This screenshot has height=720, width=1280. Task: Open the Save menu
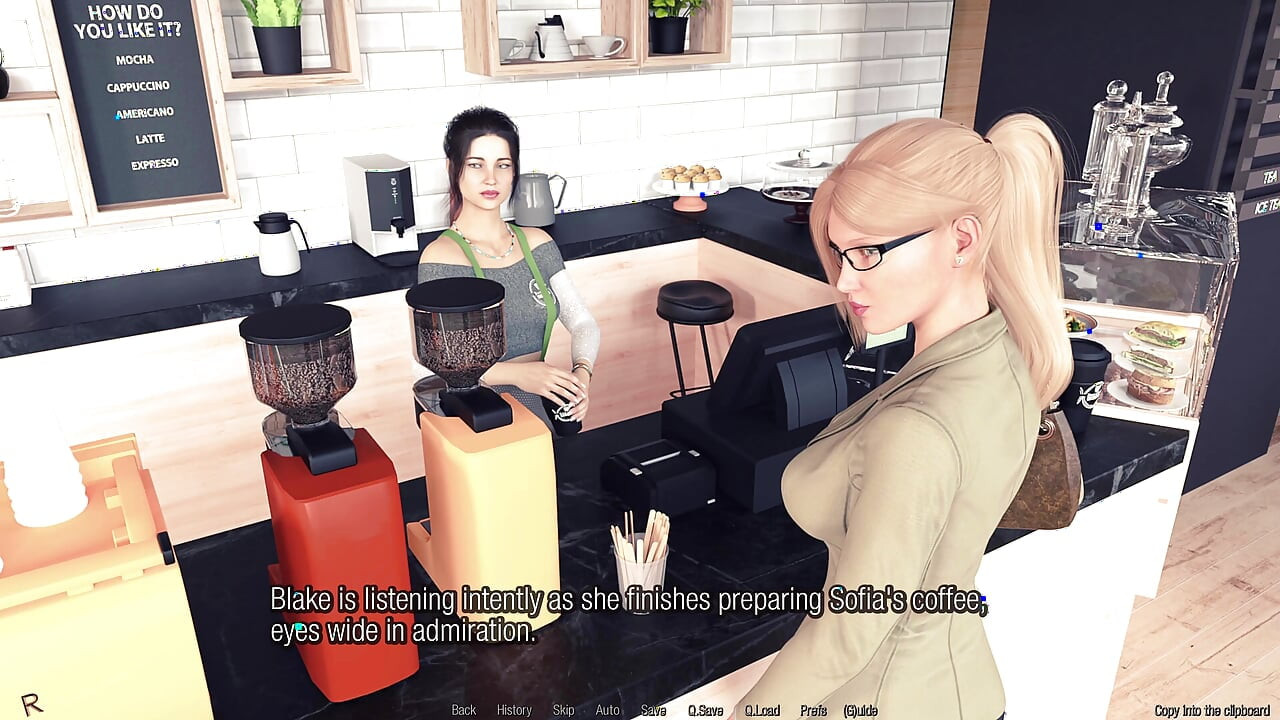pyautogui.click(x=652, y=710)
